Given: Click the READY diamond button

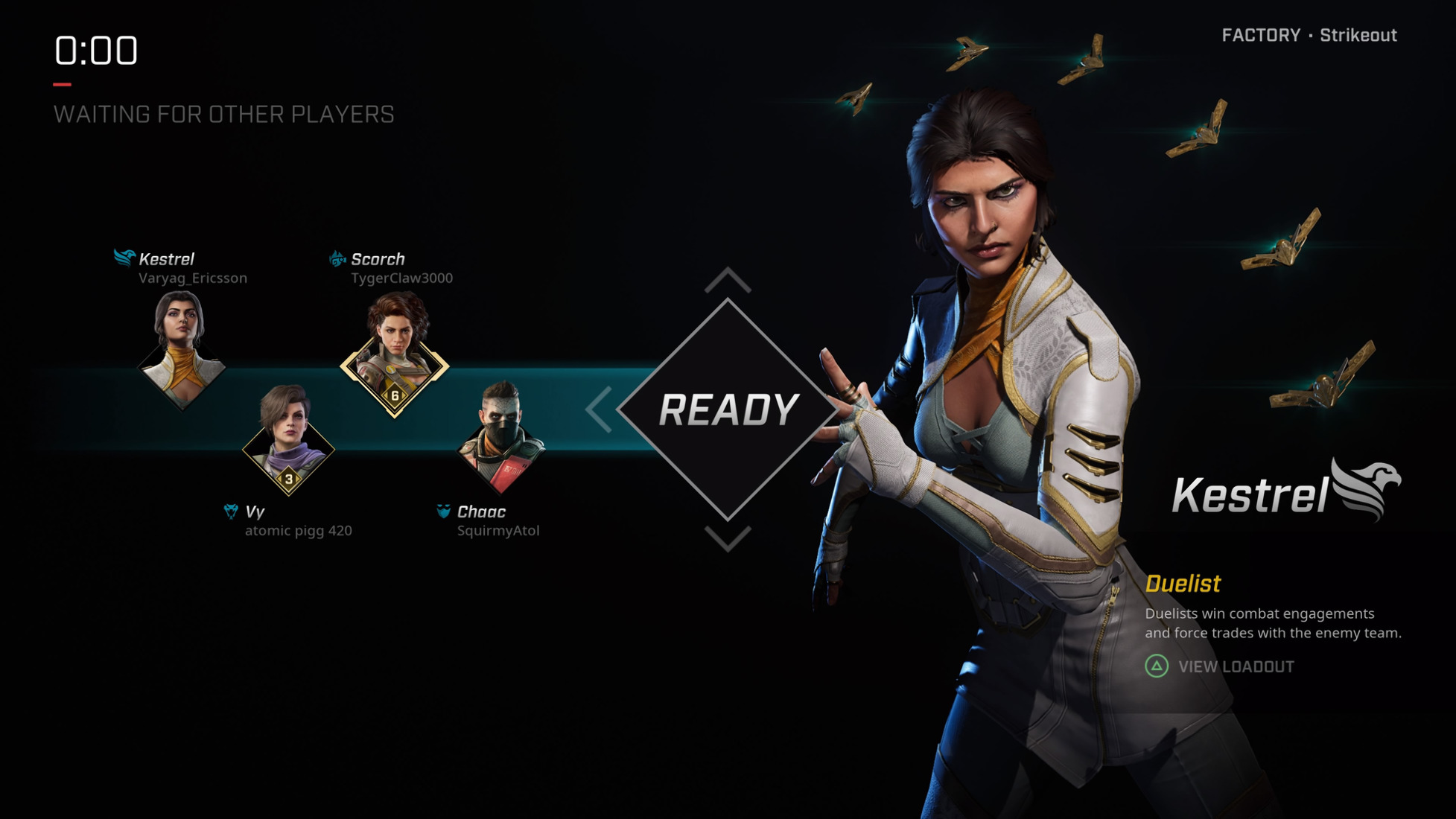Looking at the screenshot, I should 728,409.
